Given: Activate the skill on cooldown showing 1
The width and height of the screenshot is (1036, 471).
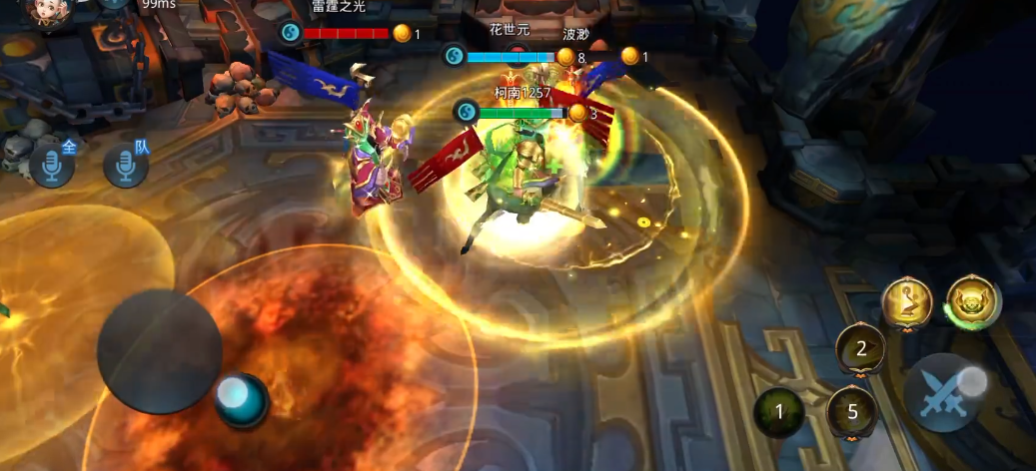Looking at the screenshot, I should coord(779,411).
